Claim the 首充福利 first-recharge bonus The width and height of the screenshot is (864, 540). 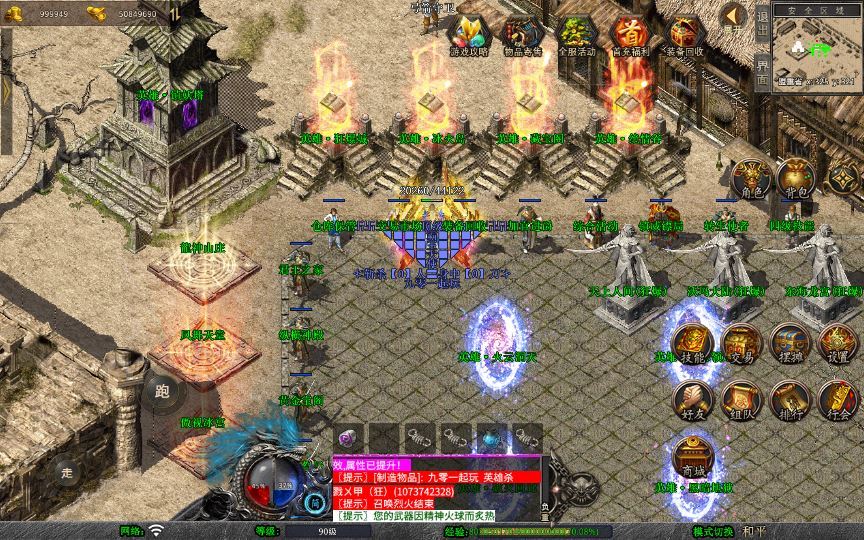(630, 35)
